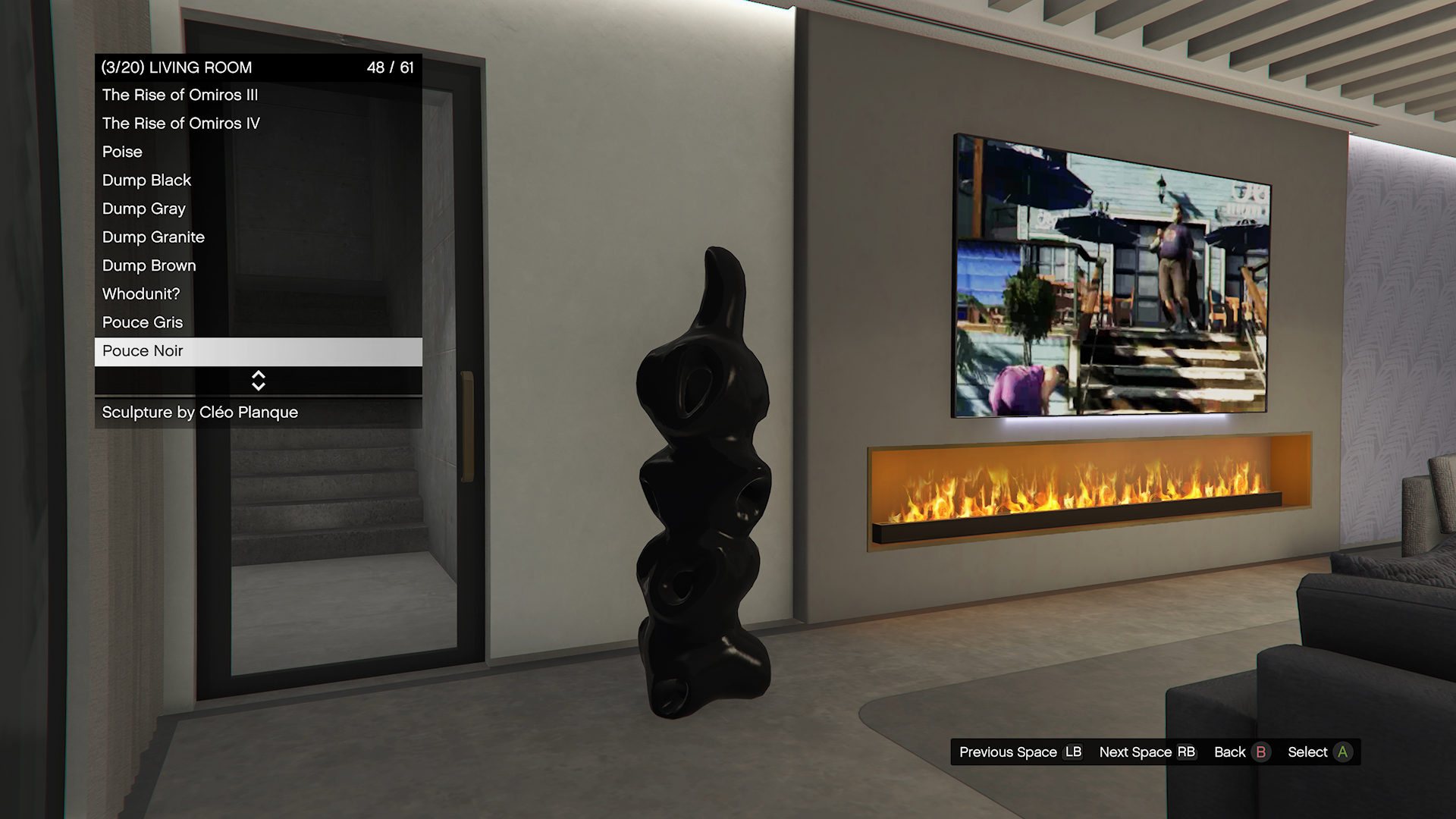Go to the Previous Space
The height and width of the screenshot is (819, 1456).
[x=1019, y=752]
